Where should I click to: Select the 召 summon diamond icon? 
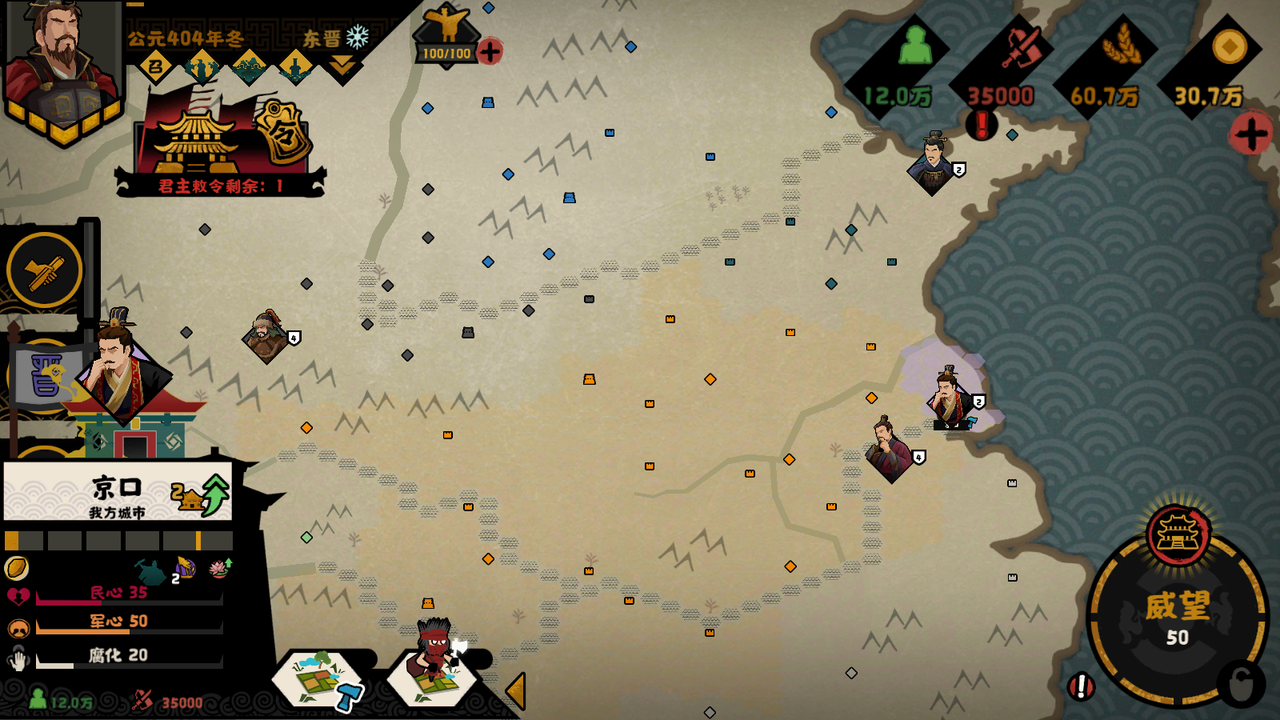(156, 68)
